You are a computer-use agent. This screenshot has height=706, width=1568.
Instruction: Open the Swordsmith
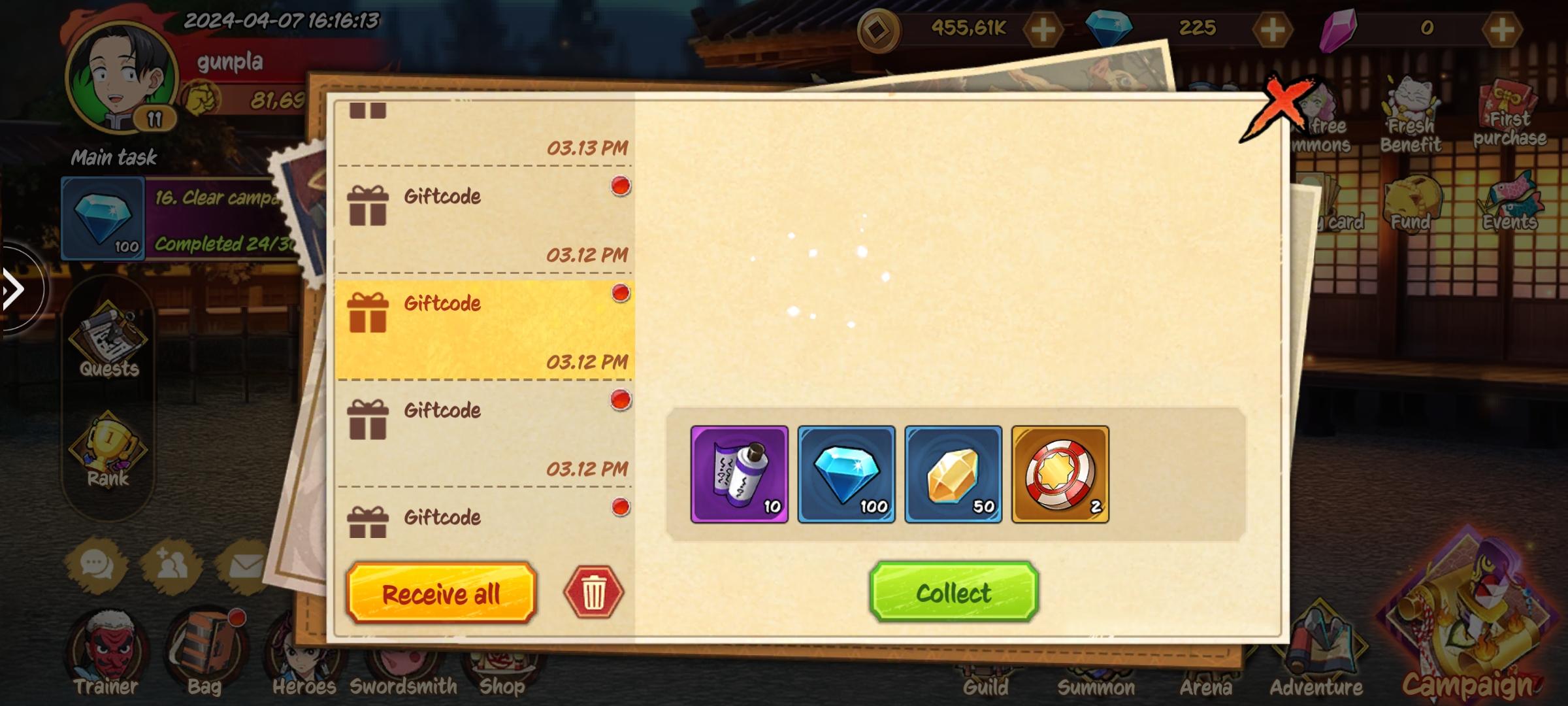pyautogui.click(x=402, y=654)
